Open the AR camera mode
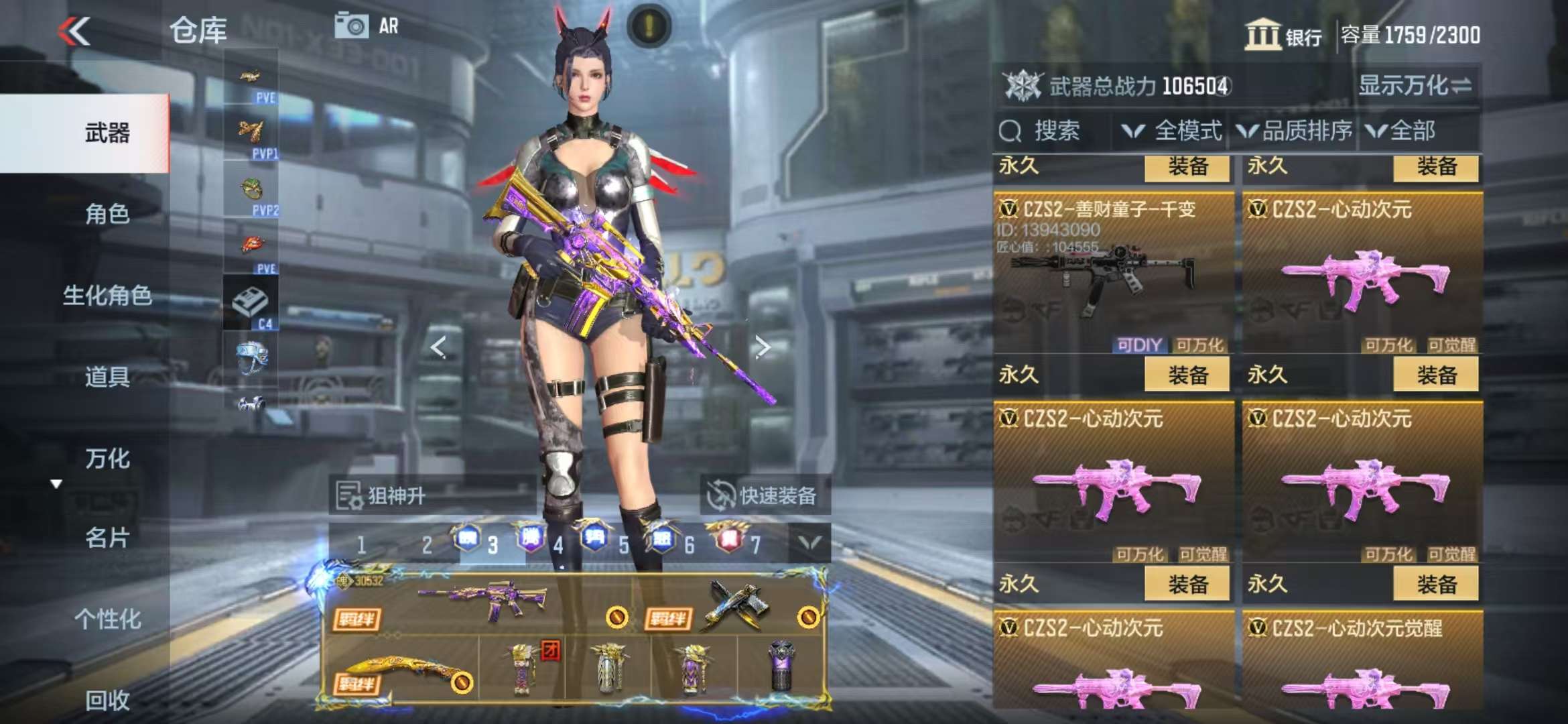Image resolution: width=1568 pixels, height=724 pixels. pos(366,26)
